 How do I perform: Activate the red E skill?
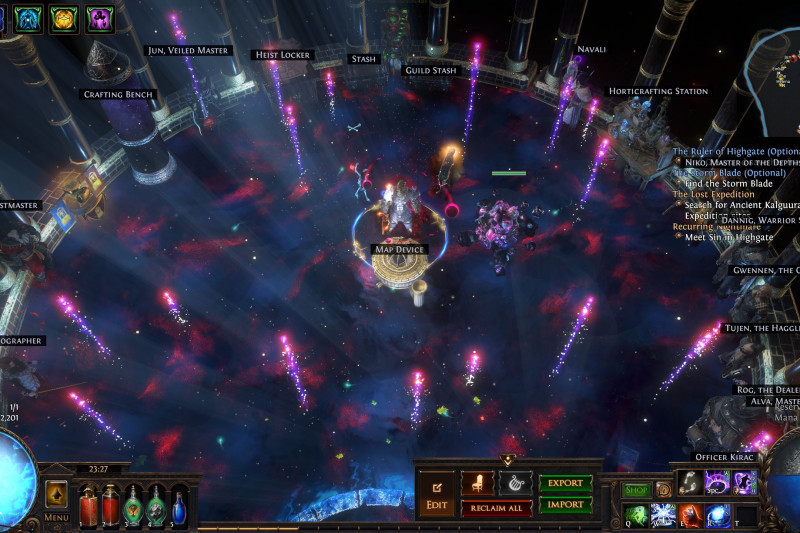pos(690,514)
